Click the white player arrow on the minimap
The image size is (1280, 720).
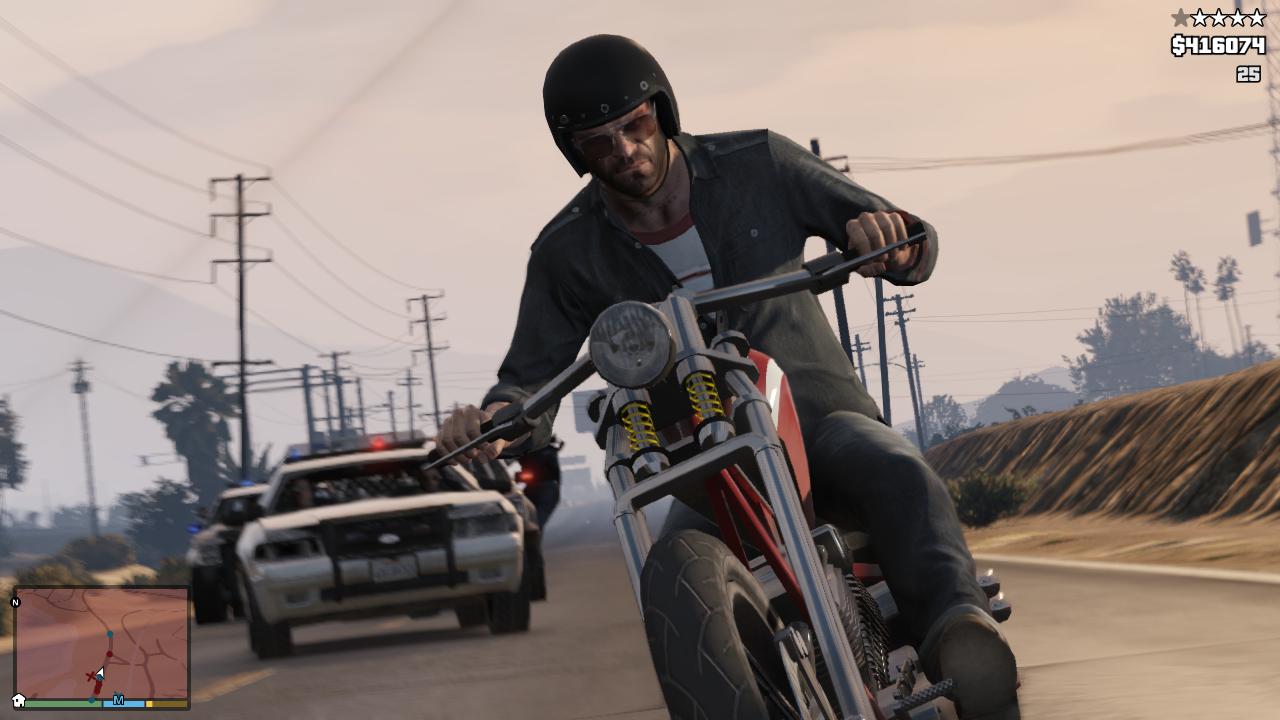100,672
